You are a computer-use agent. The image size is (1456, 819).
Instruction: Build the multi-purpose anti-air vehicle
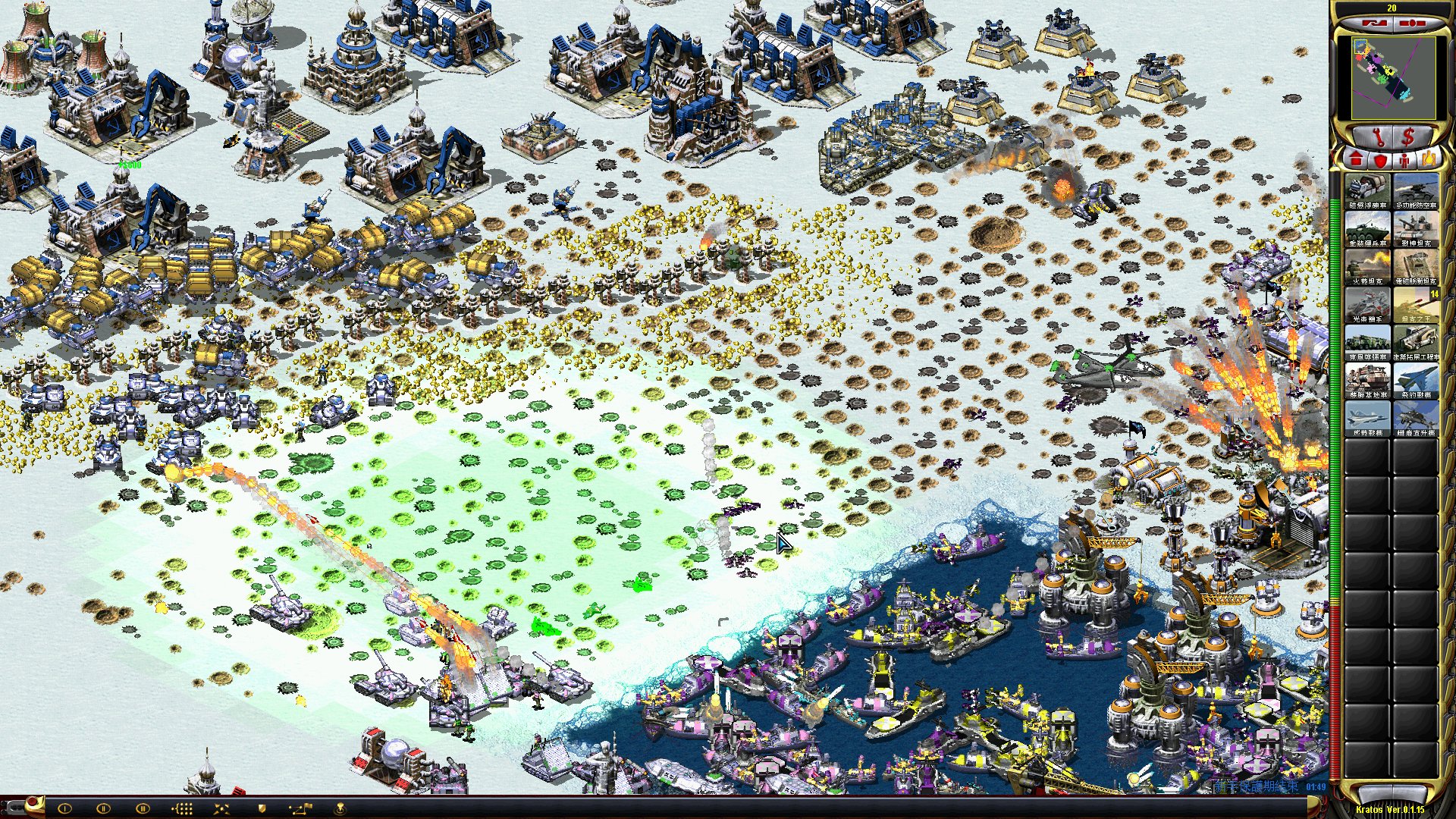click(1415, 190)
